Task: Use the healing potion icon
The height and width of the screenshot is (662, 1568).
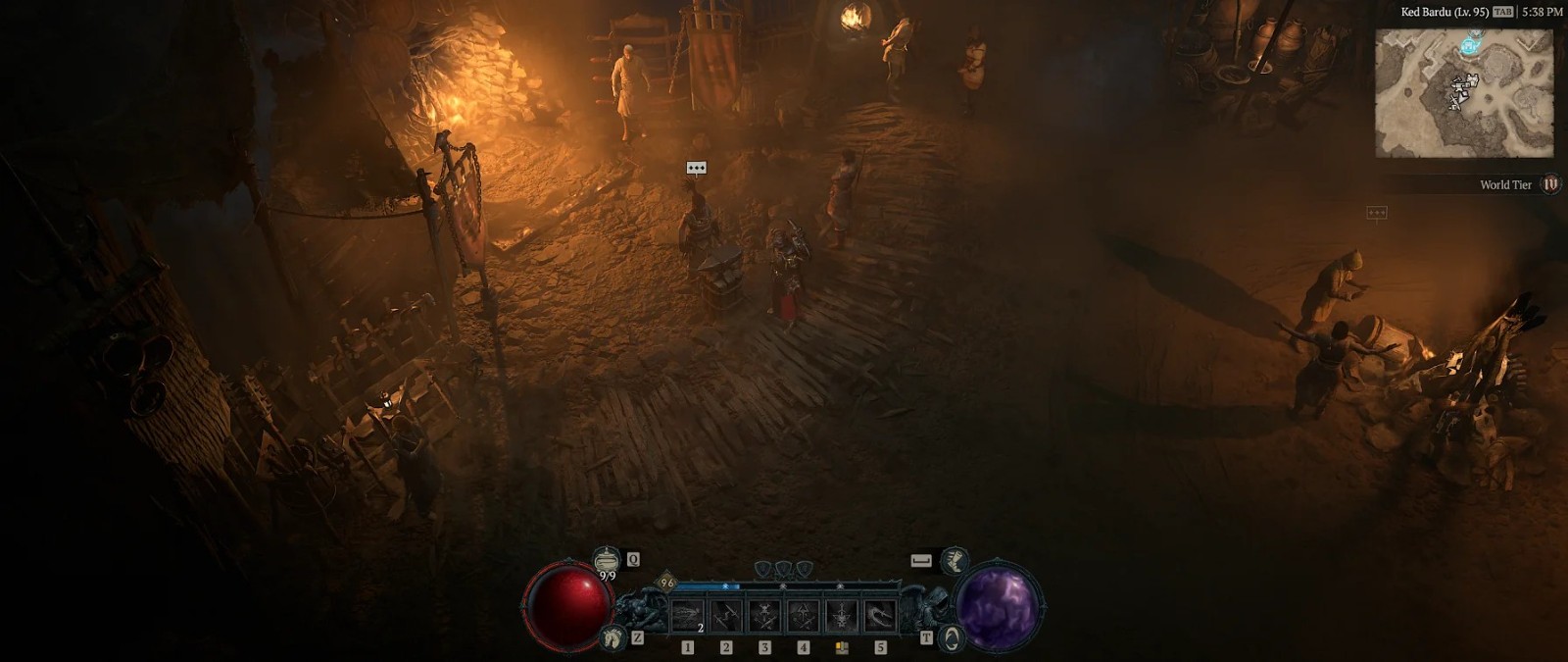Action: coord(608,560)
